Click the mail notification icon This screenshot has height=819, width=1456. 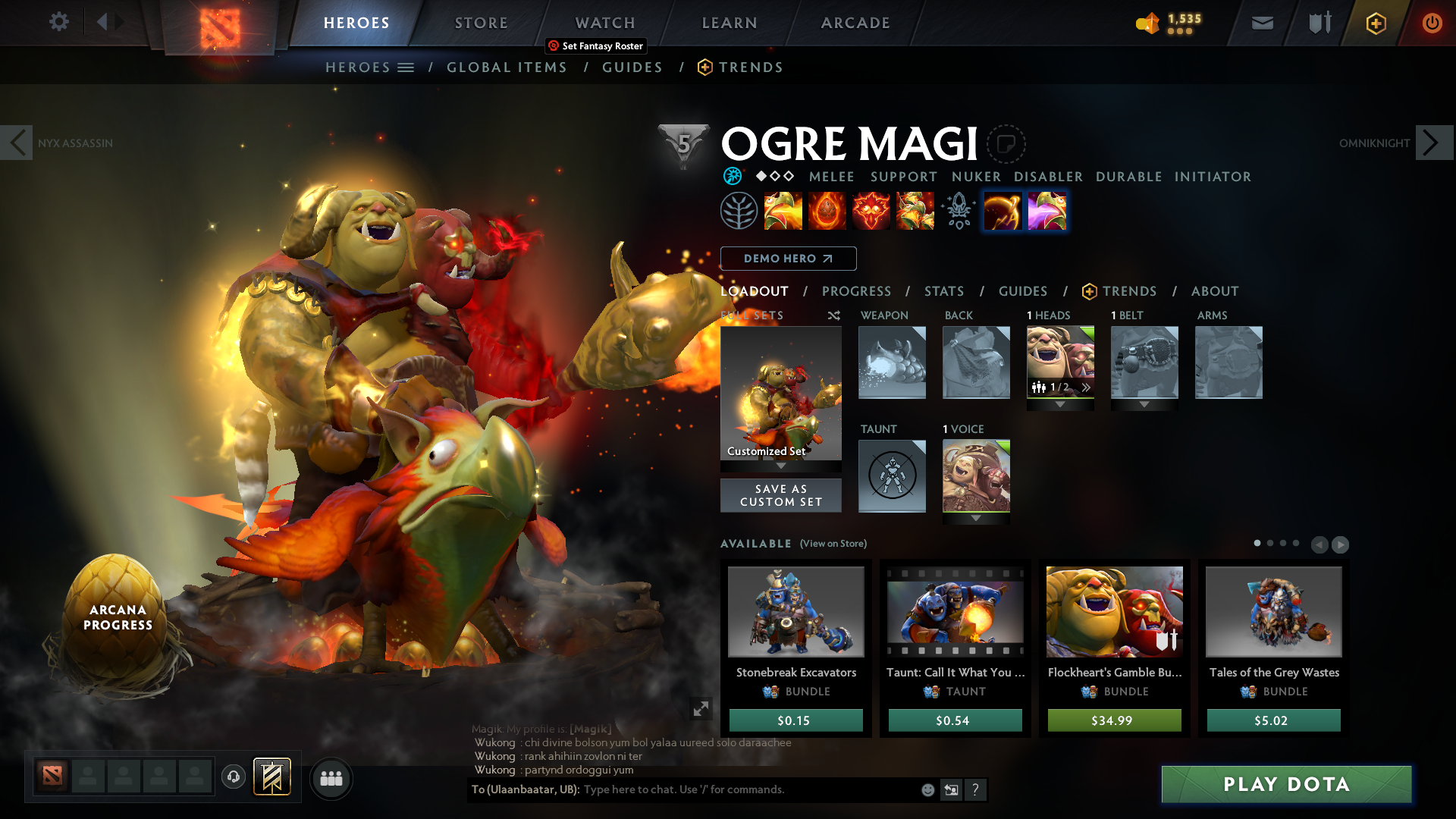tap(1262, 23)
